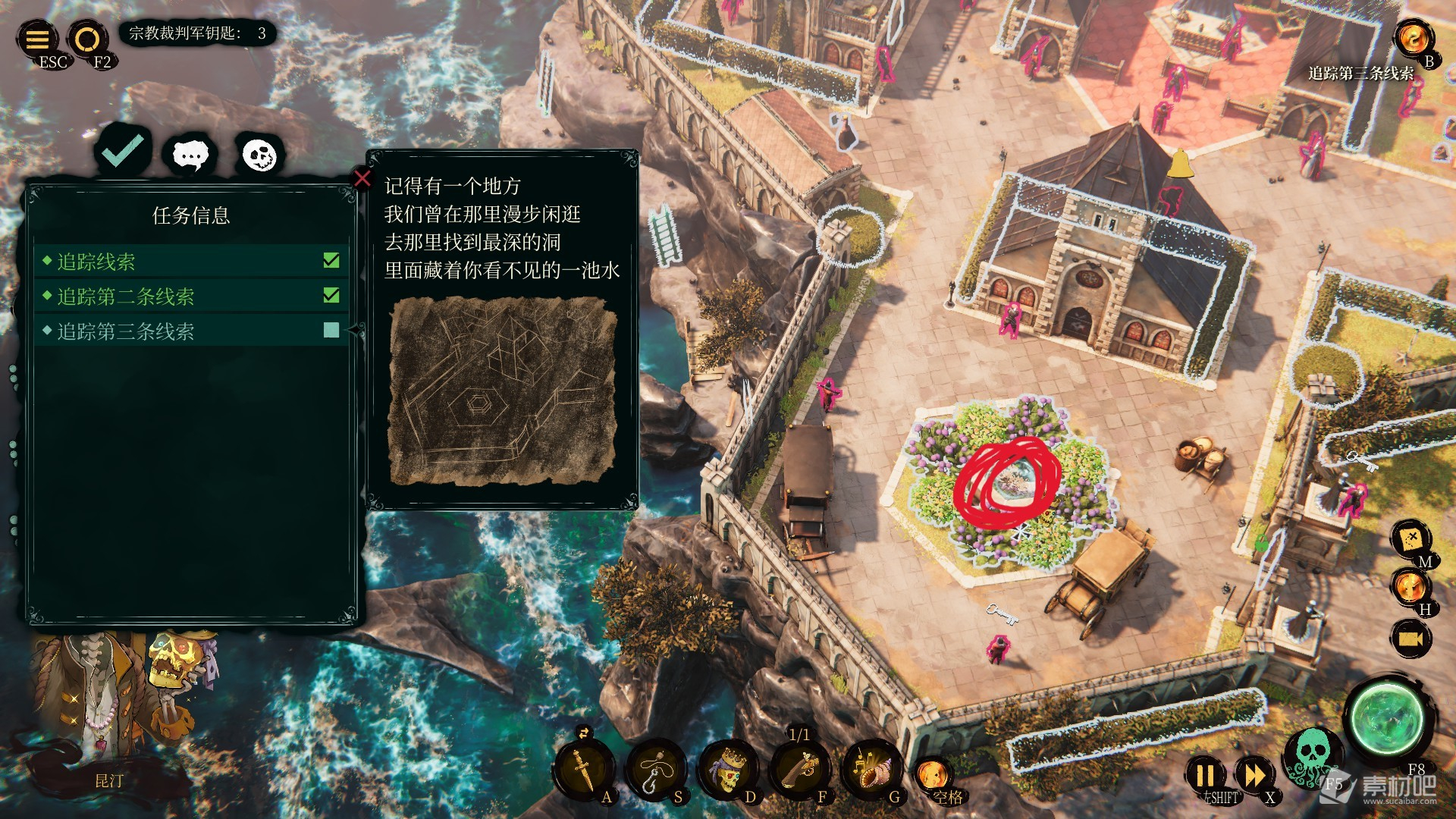Switch to the skull tab
Image resolution: width=1456 pixels, height=819 pixels.
click(x=259, y=155)
